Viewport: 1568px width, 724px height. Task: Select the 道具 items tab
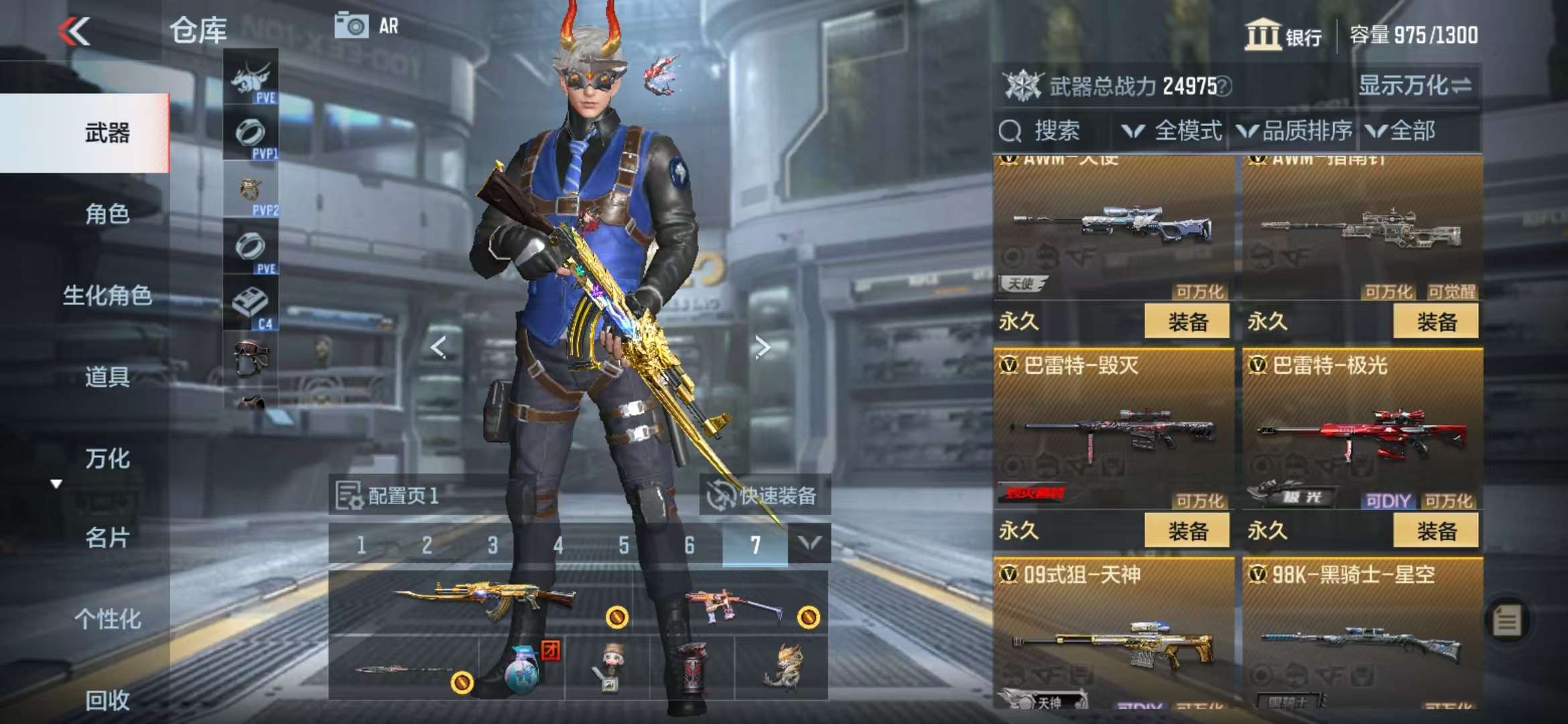[x=107, y=377]
